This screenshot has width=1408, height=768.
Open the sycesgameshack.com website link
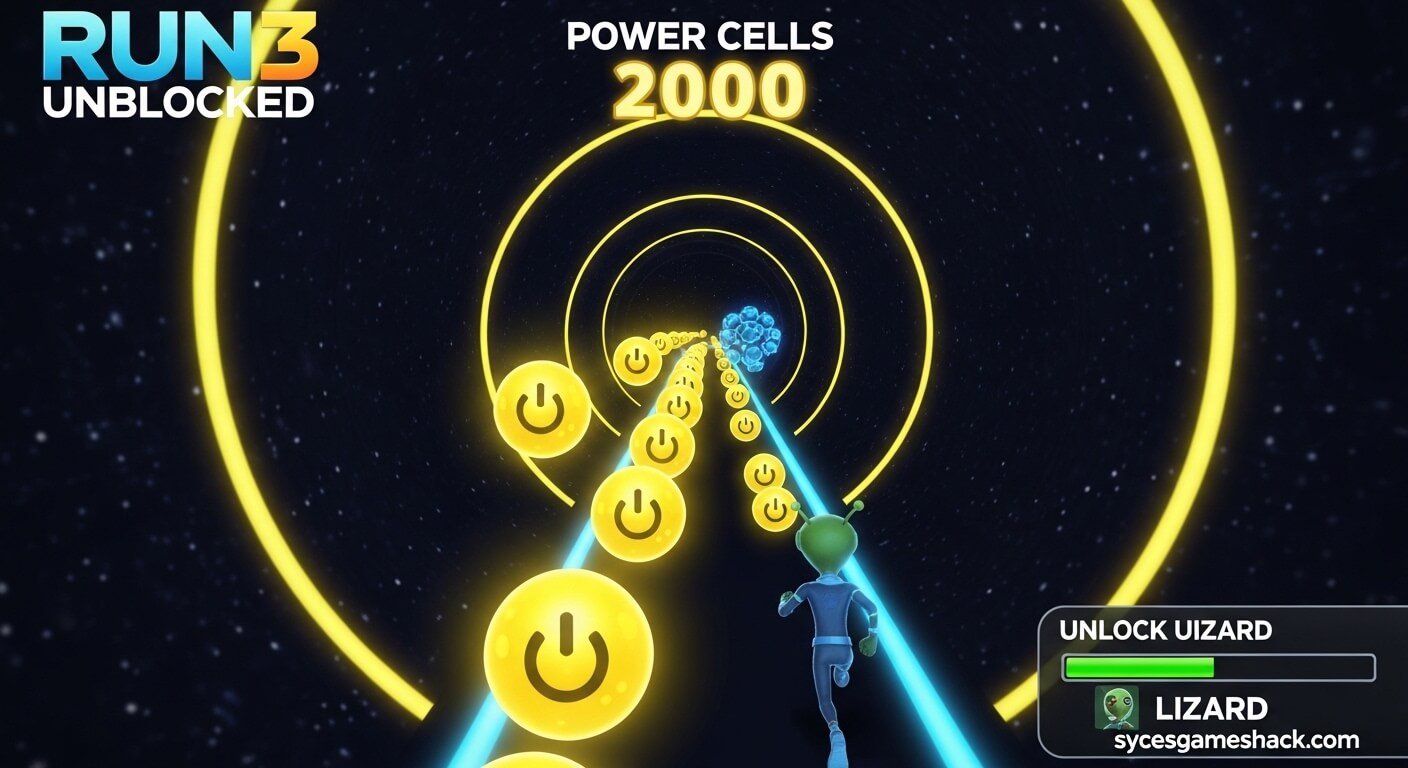pyautogui.click(x=1237, y=741)
